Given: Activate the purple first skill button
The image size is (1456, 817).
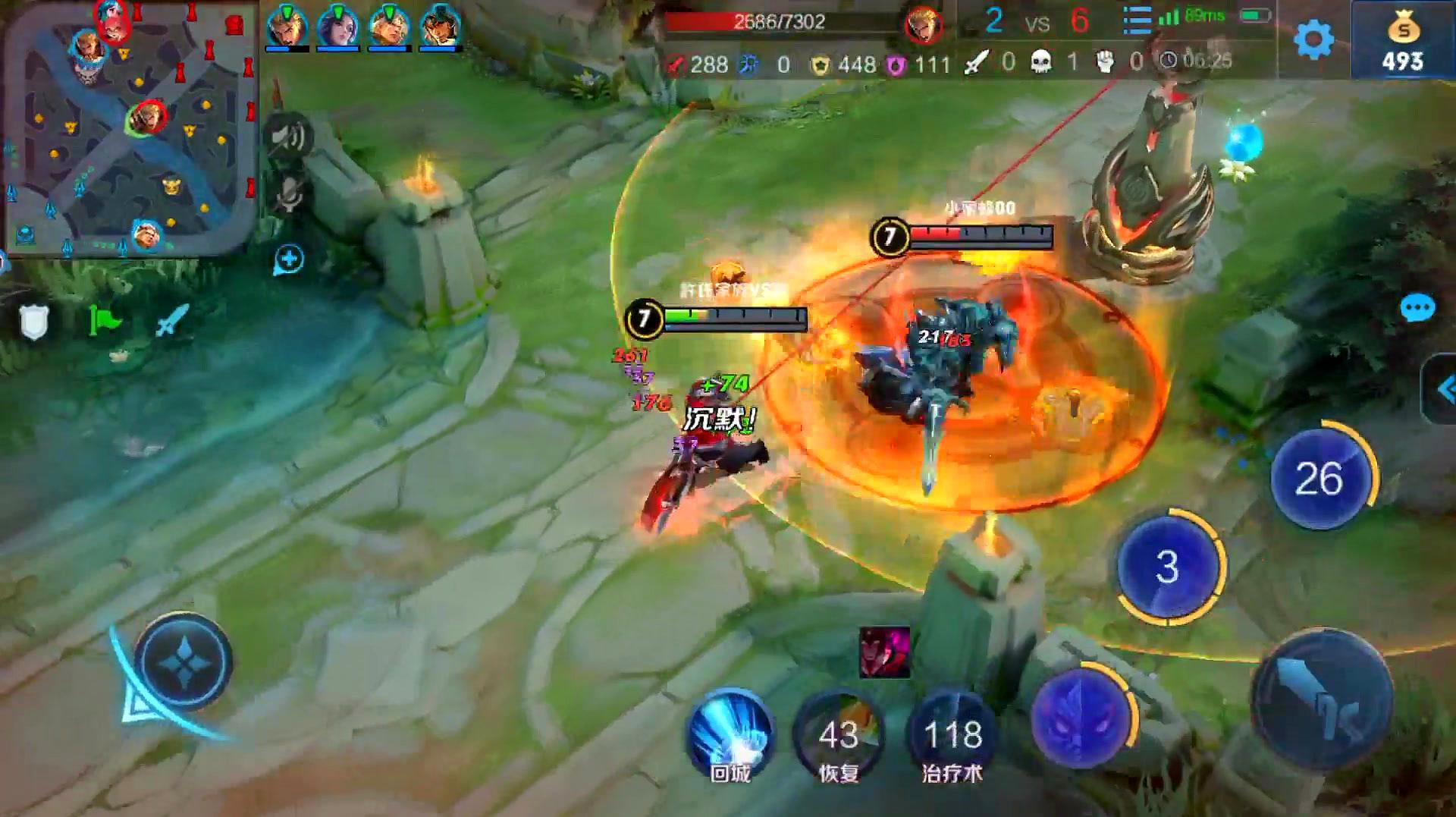Looking at the screenshot, I should coord(1082,717).
